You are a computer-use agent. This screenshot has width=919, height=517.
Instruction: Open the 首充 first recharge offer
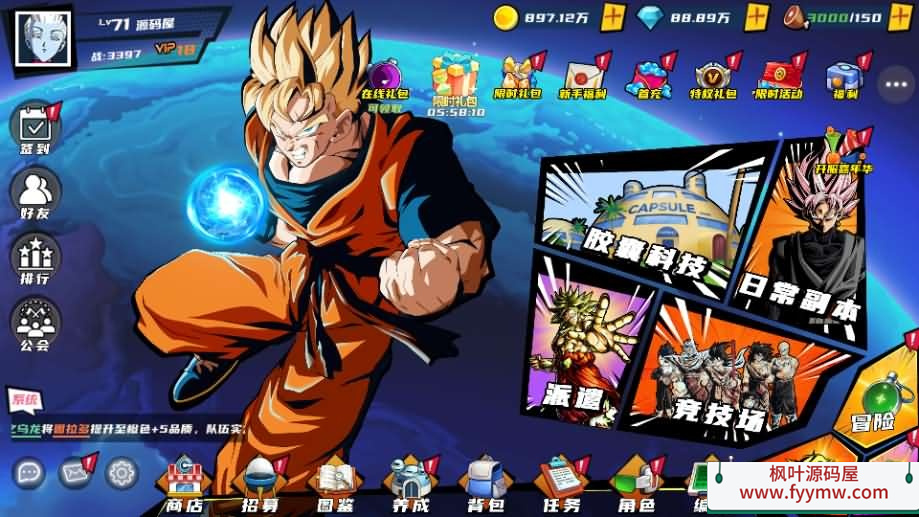649,78
